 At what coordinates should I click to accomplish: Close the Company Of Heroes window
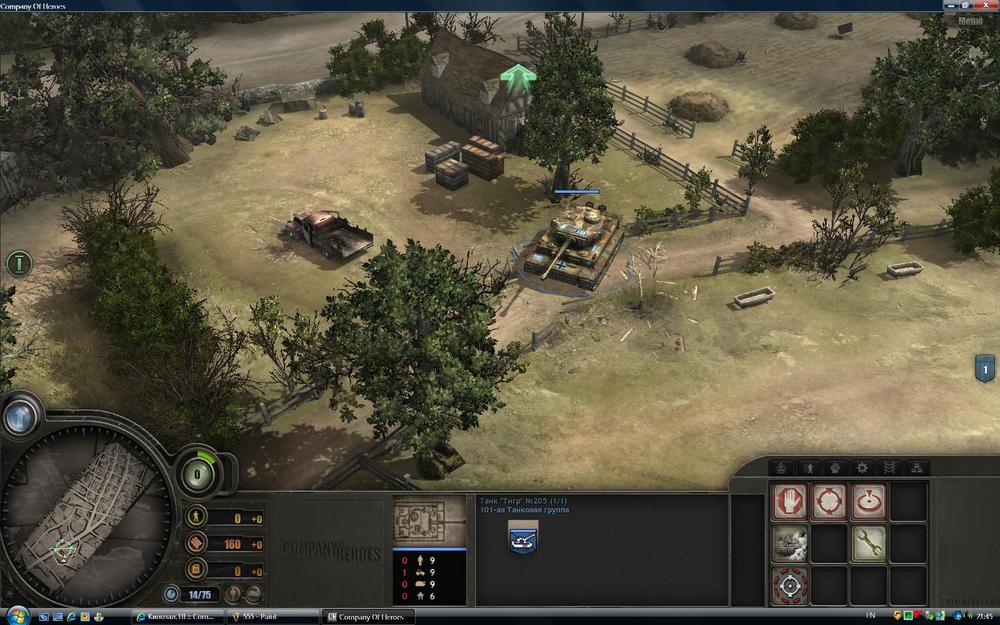click(988, 6)
